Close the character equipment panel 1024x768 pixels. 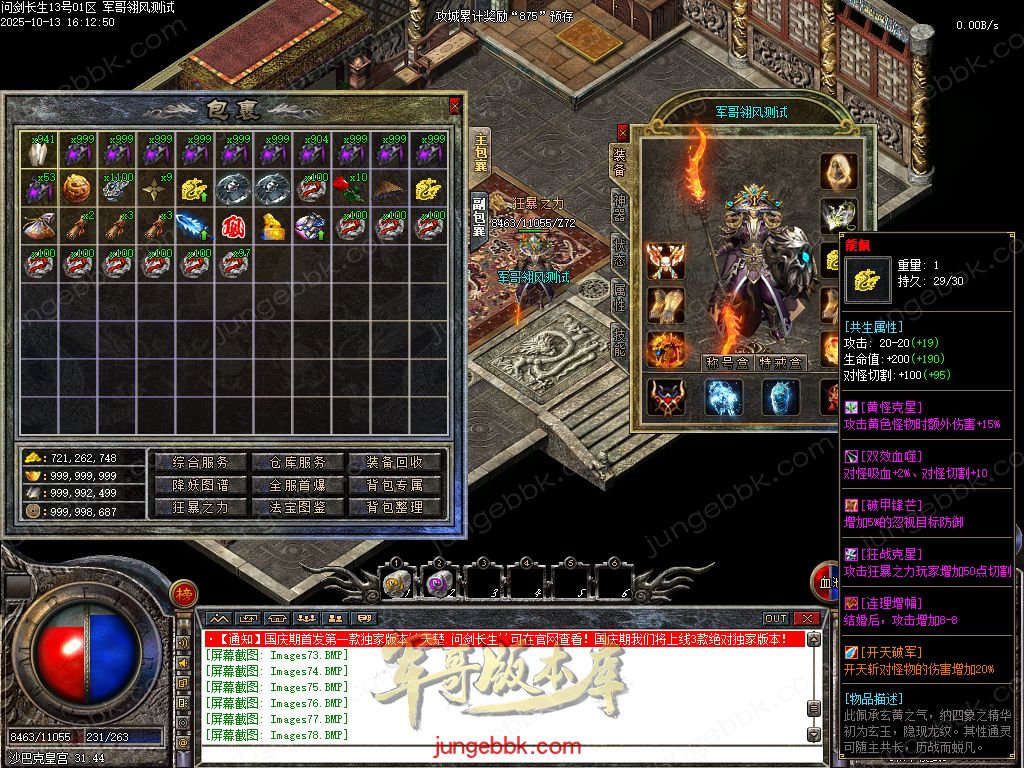coord(623,130)
